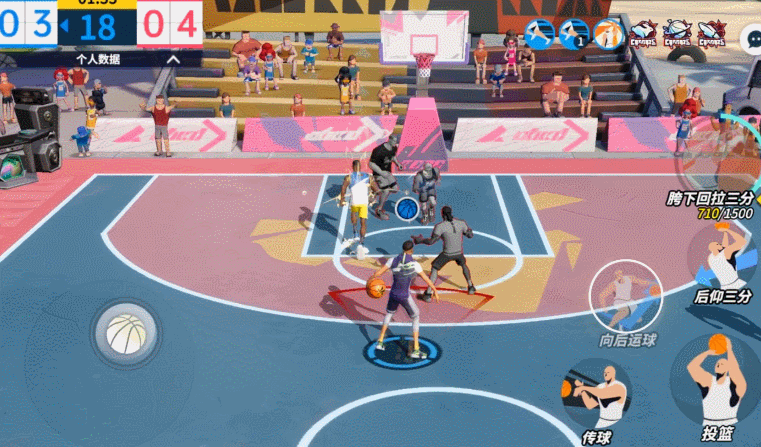This screenshot has height=447, width=761.
Task: Select the orange player skill icon
Action: point(608,34)
